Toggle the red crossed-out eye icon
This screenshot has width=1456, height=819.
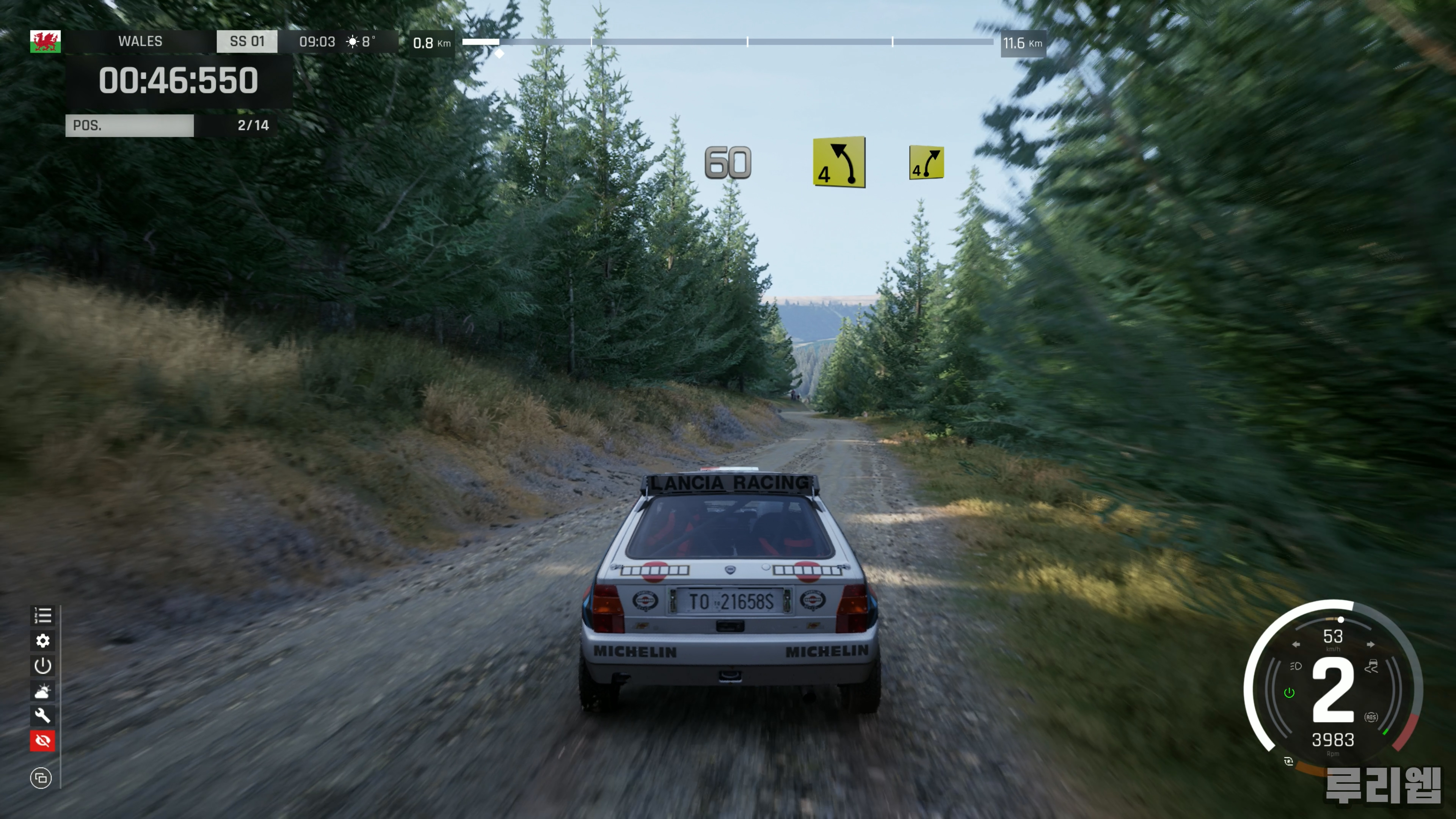click(x=42, y=741)
